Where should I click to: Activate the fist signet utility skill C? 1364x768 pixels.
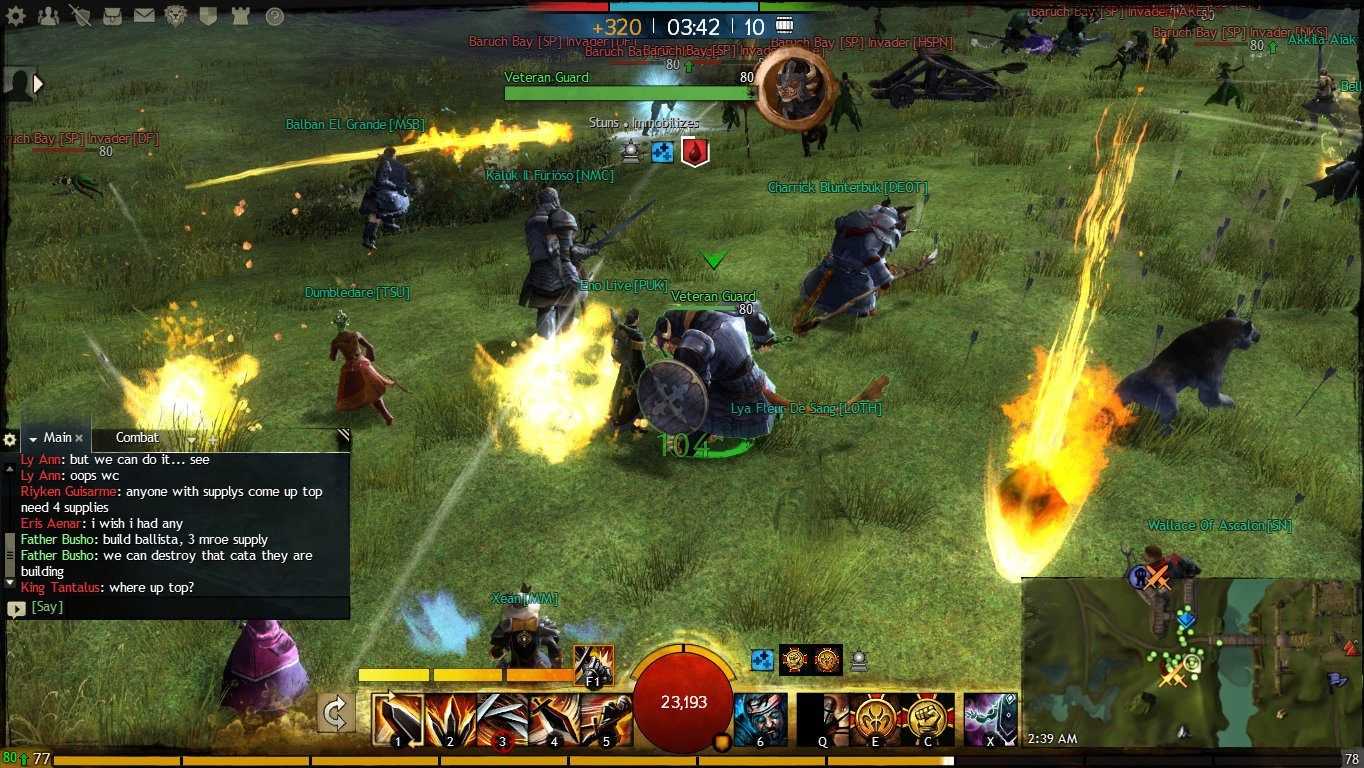927,720
